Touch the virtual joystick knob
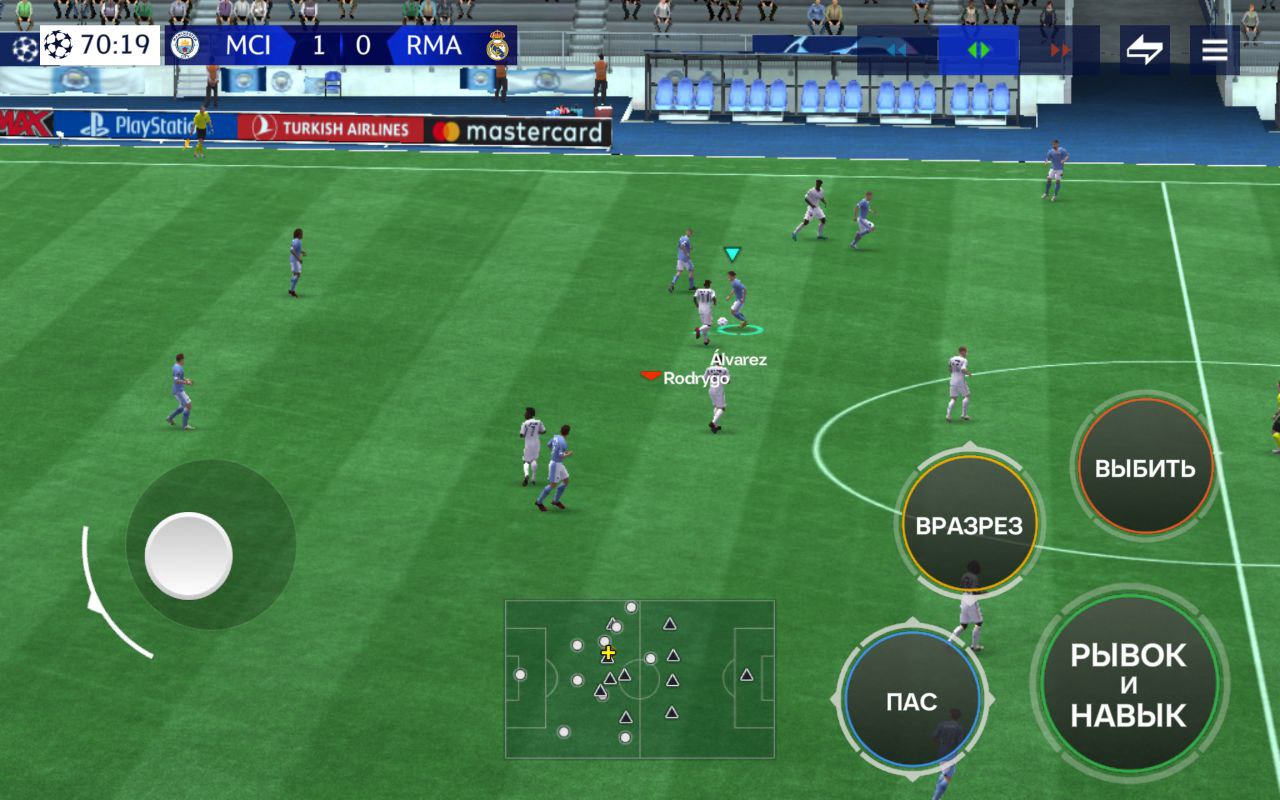This screenshot has height=800, width=1280. (x=189, y=556)
